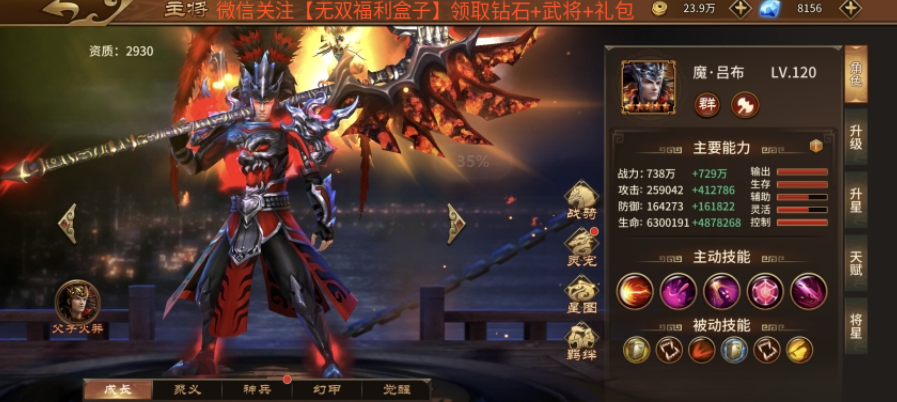This screenshot has height=402, width=897.
Task: Select the 神兵 tab
Action: (x=257, y=389)
